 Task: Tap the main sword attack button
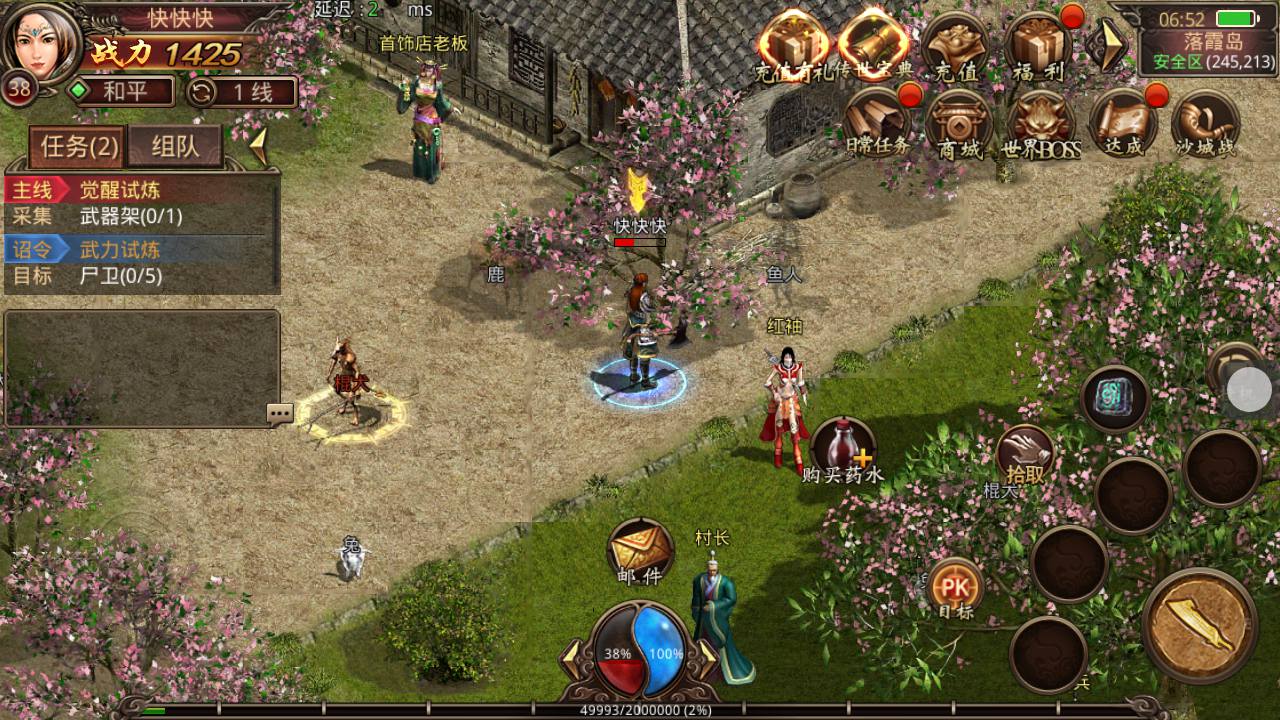(x=1199, y=625)
